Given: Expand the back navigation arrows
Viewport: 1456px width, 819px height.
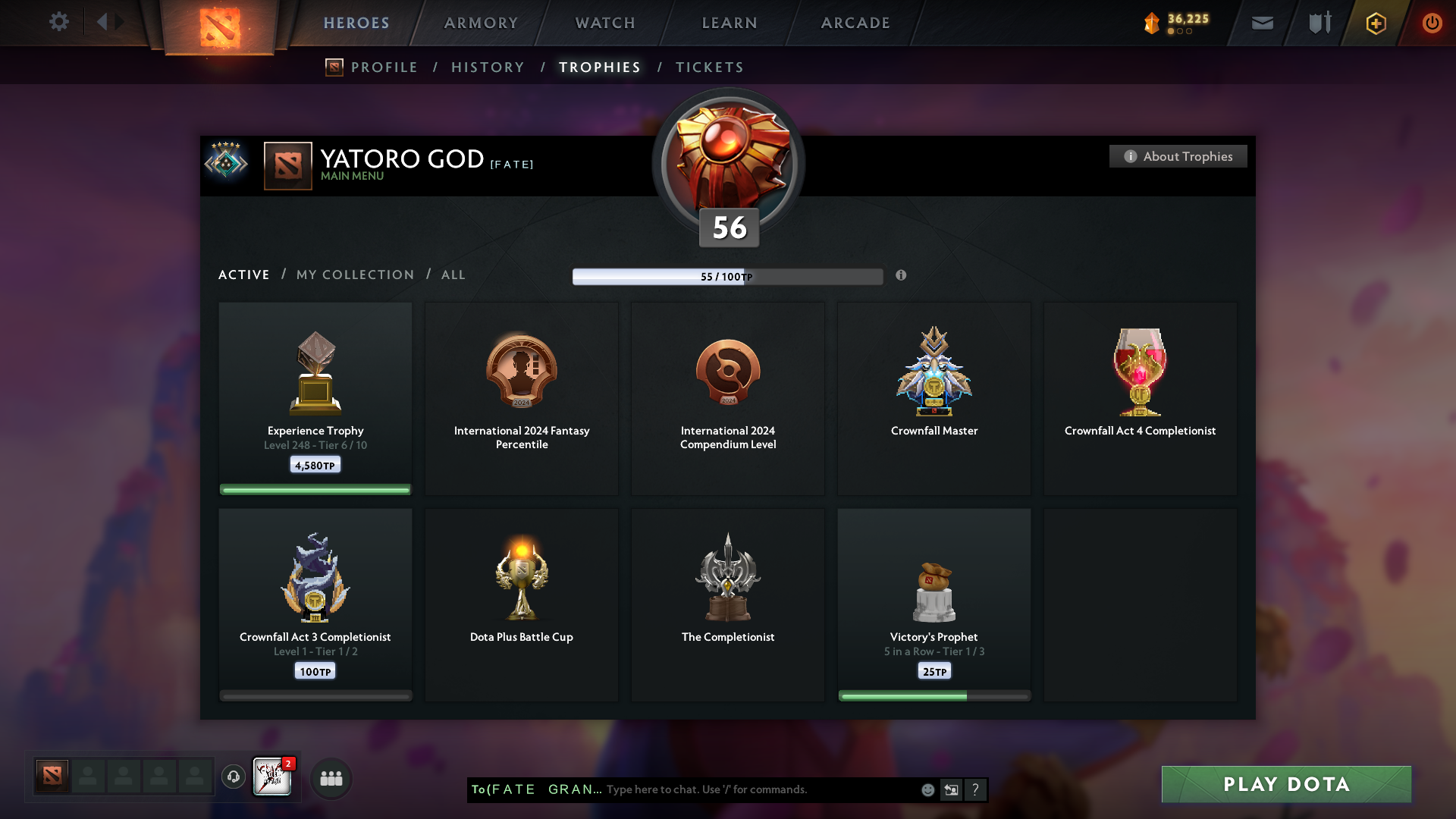Looking at the screenshot, I should (109, 21).
